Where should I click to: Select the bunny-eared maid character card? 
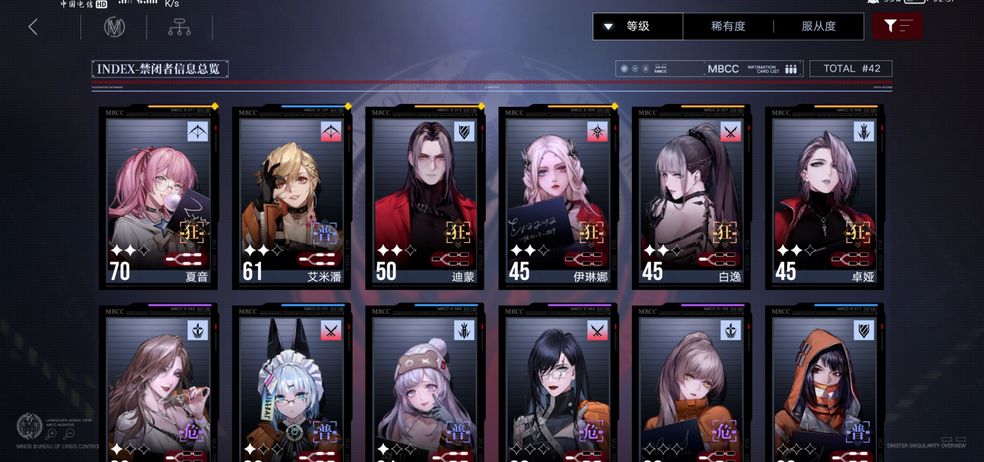292,385
